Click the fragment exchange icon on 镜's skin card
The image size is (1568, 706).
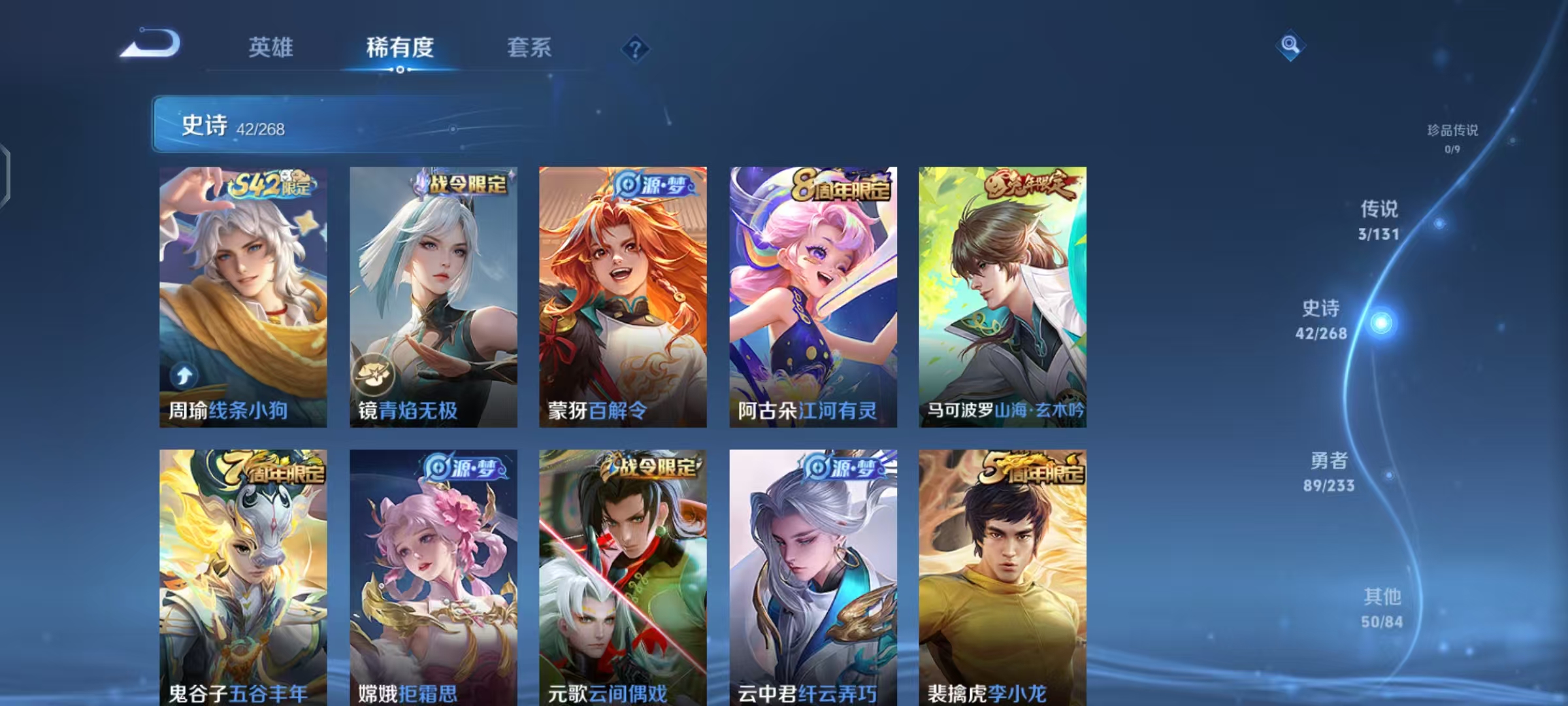click(374, 372)
